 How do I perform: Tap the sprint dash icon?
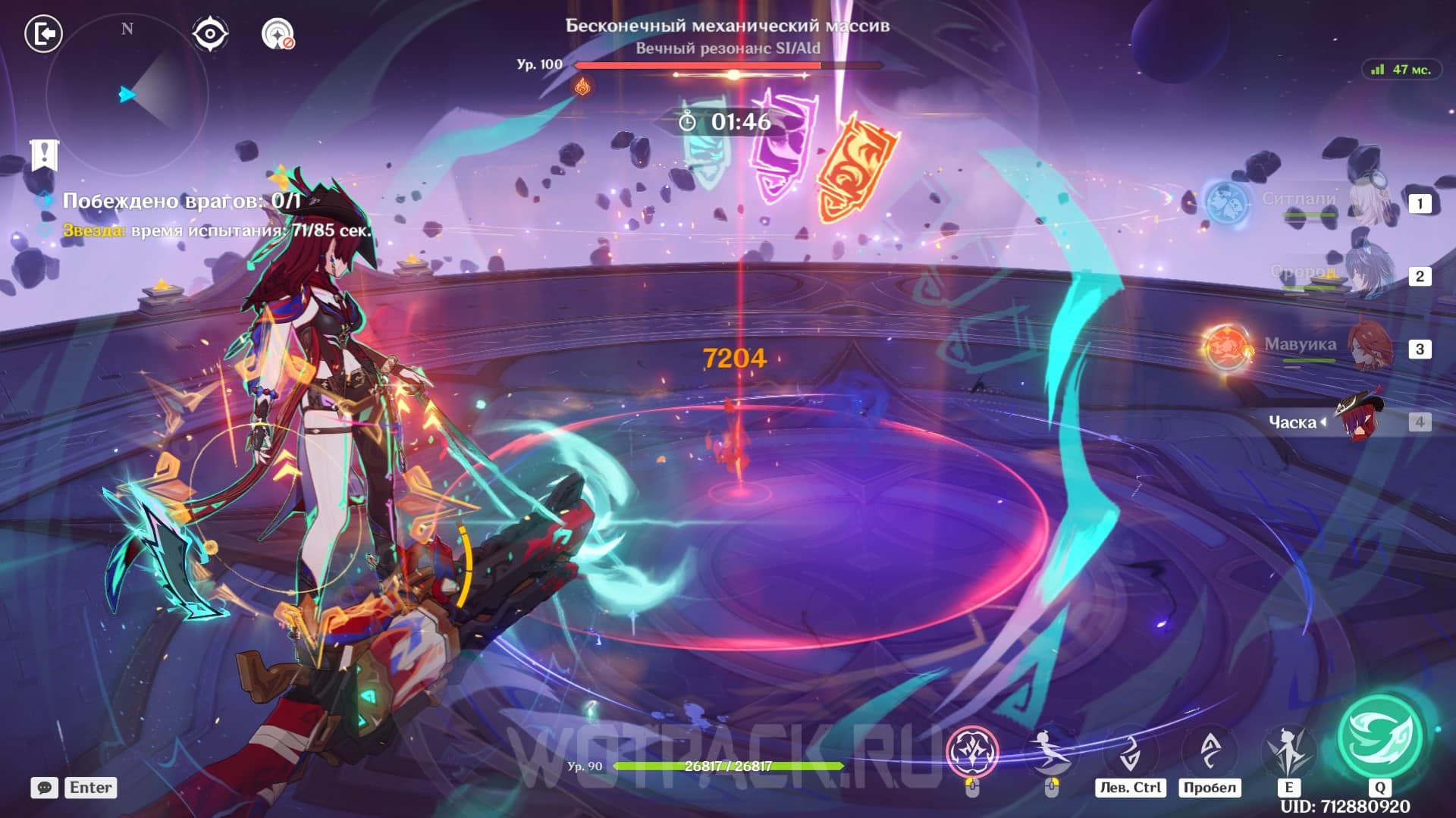coord(1050,751)
